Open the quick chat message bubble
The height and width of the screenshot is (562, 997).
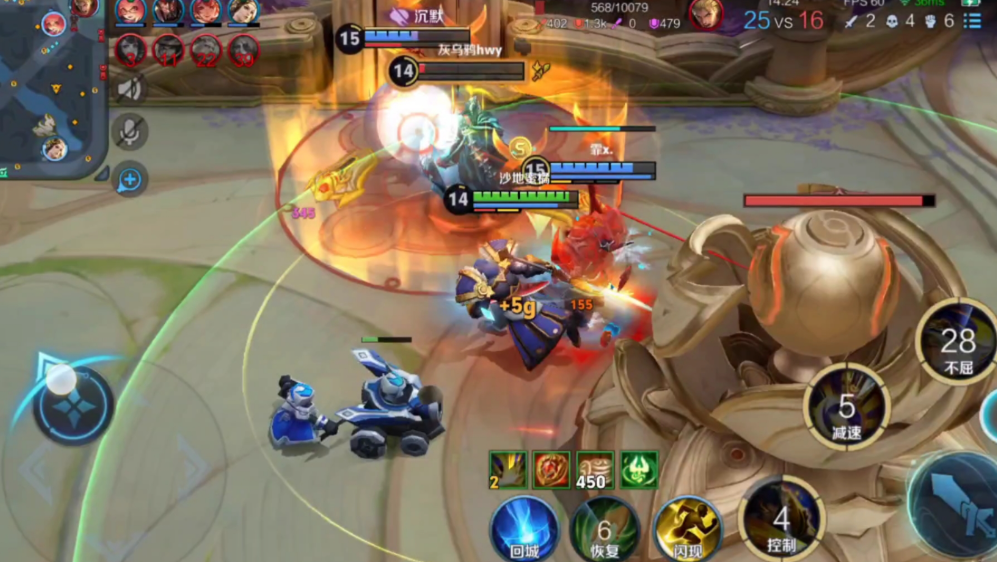click(x=130, y=179)
